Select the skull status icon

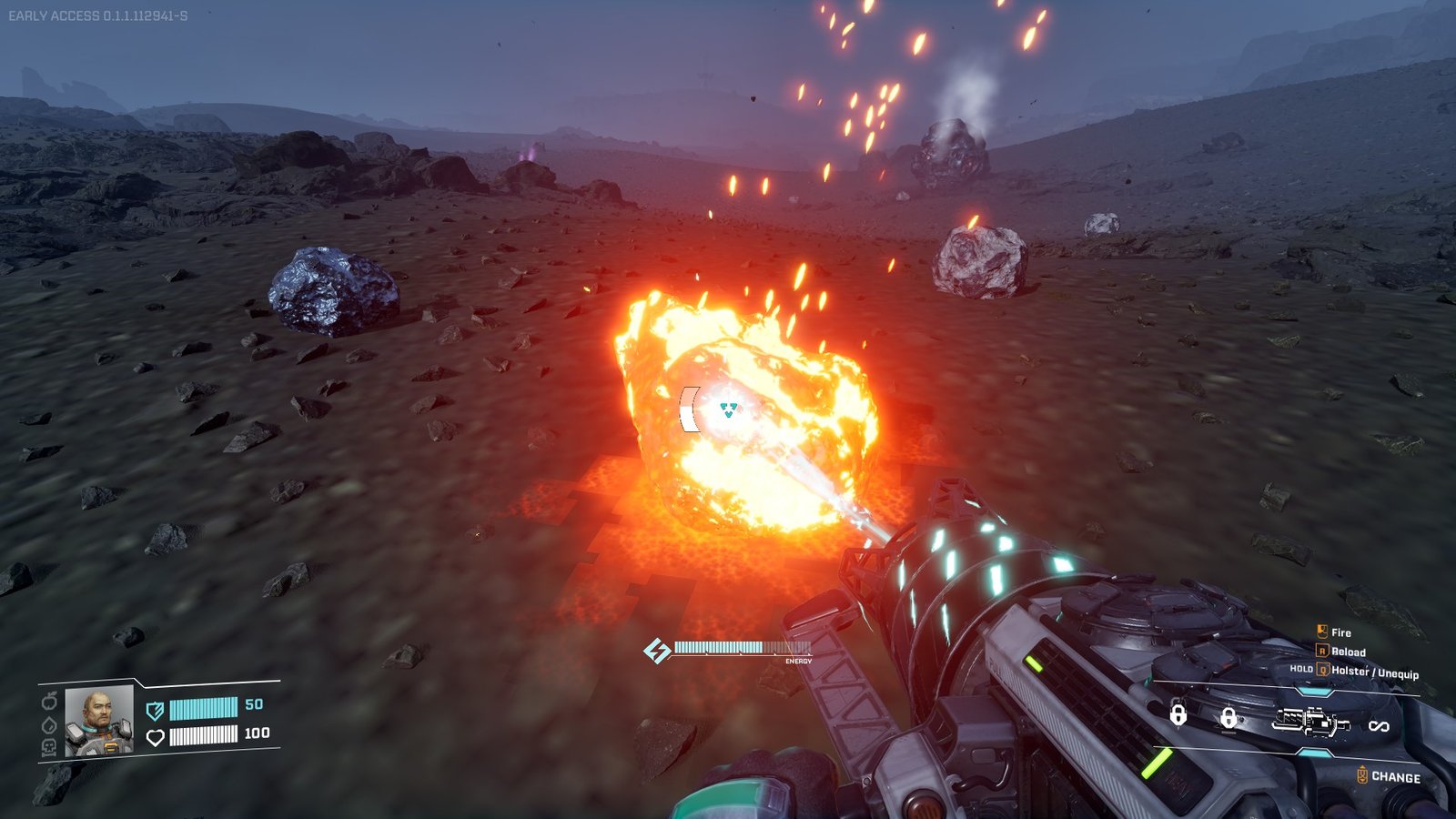coord(50,747)
